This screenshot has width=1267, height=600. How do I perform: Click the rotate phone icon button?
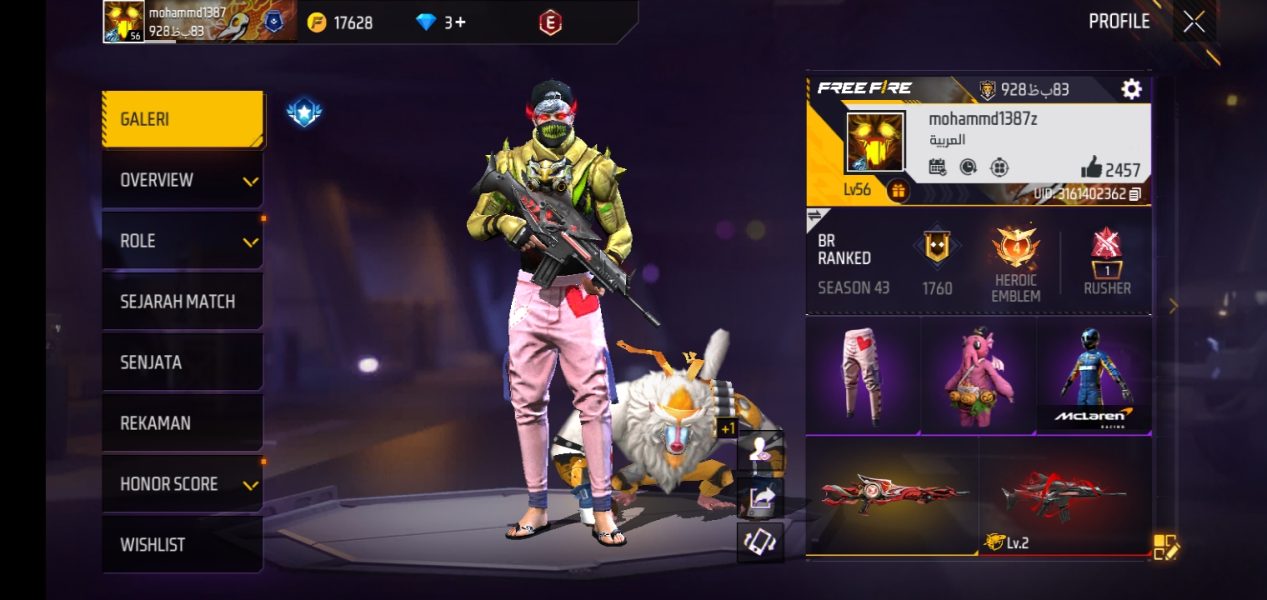[760, 541]
